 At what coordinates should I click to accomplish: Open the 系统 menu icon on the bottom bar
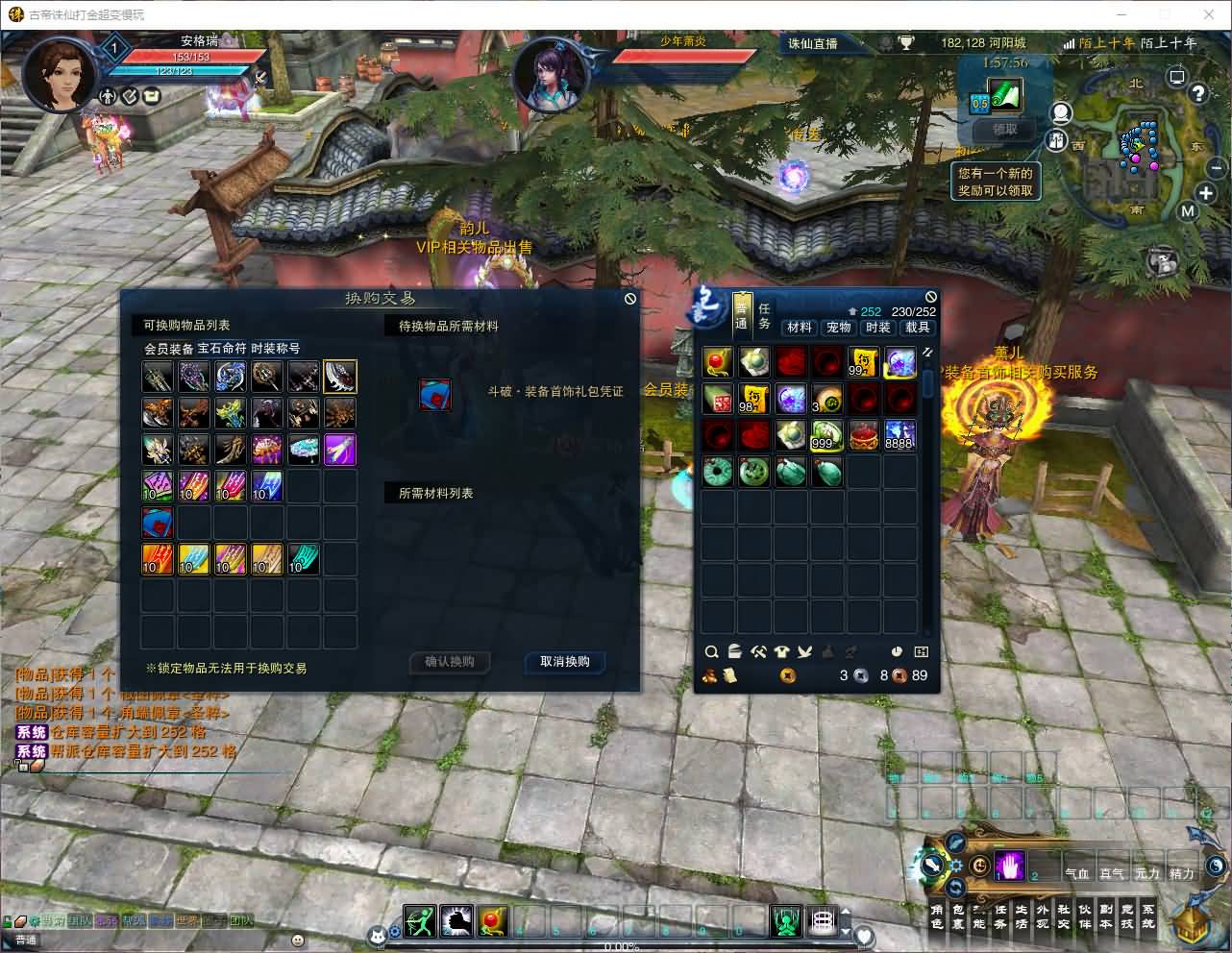click(x=1149, y=916)
